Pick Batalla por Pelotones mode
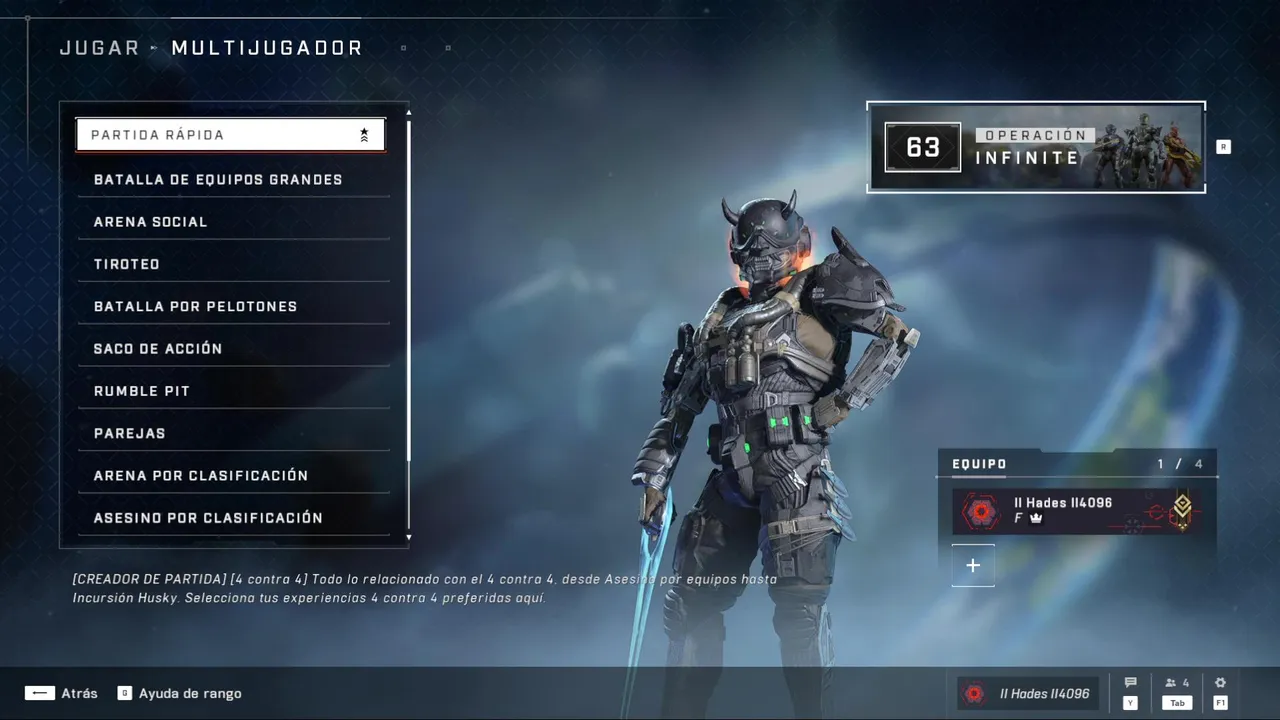This screenshot has height=720, width=1280. [234, 306]
